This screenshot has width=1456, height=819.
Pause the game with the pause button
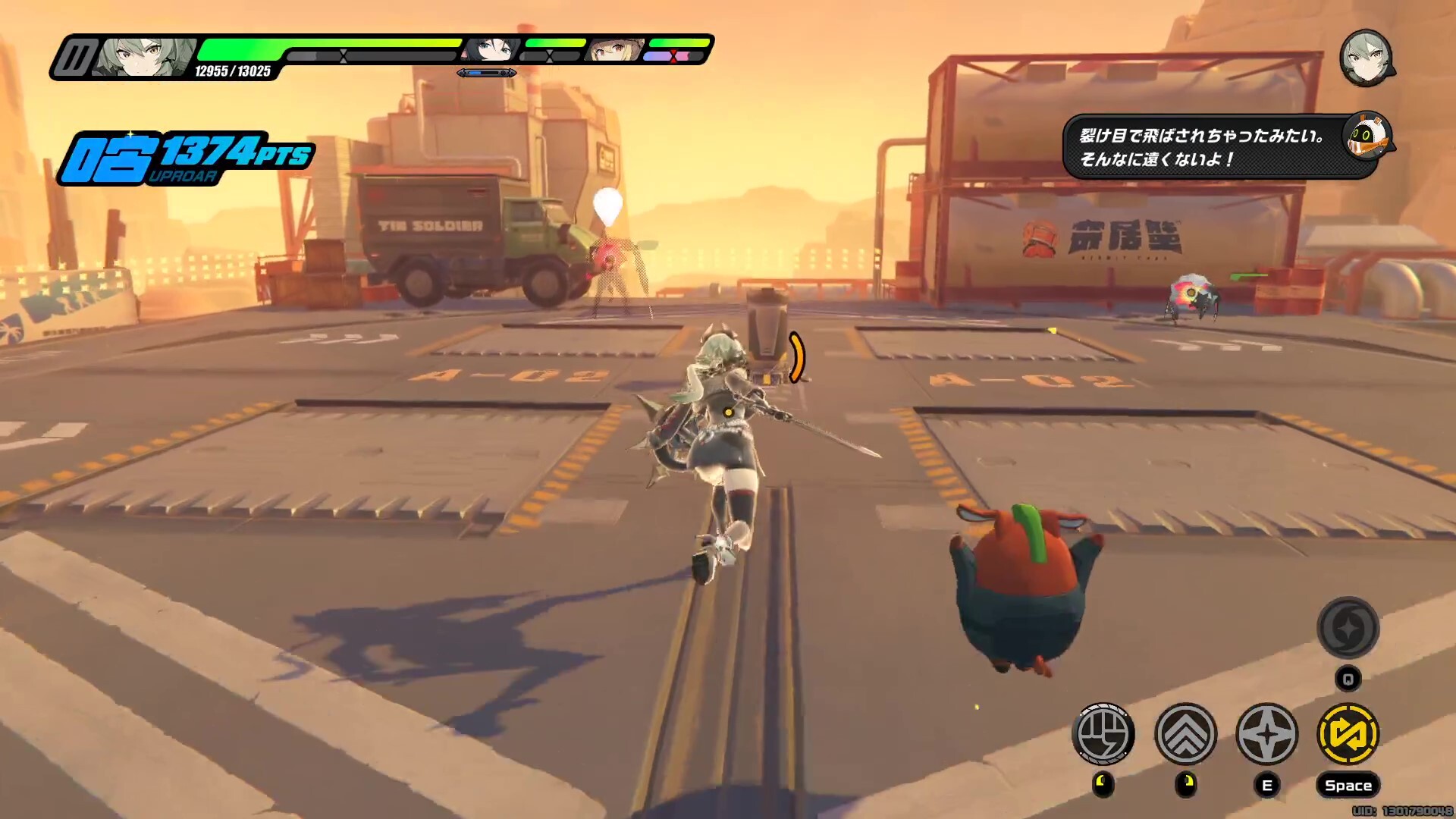tap(73, 58)
